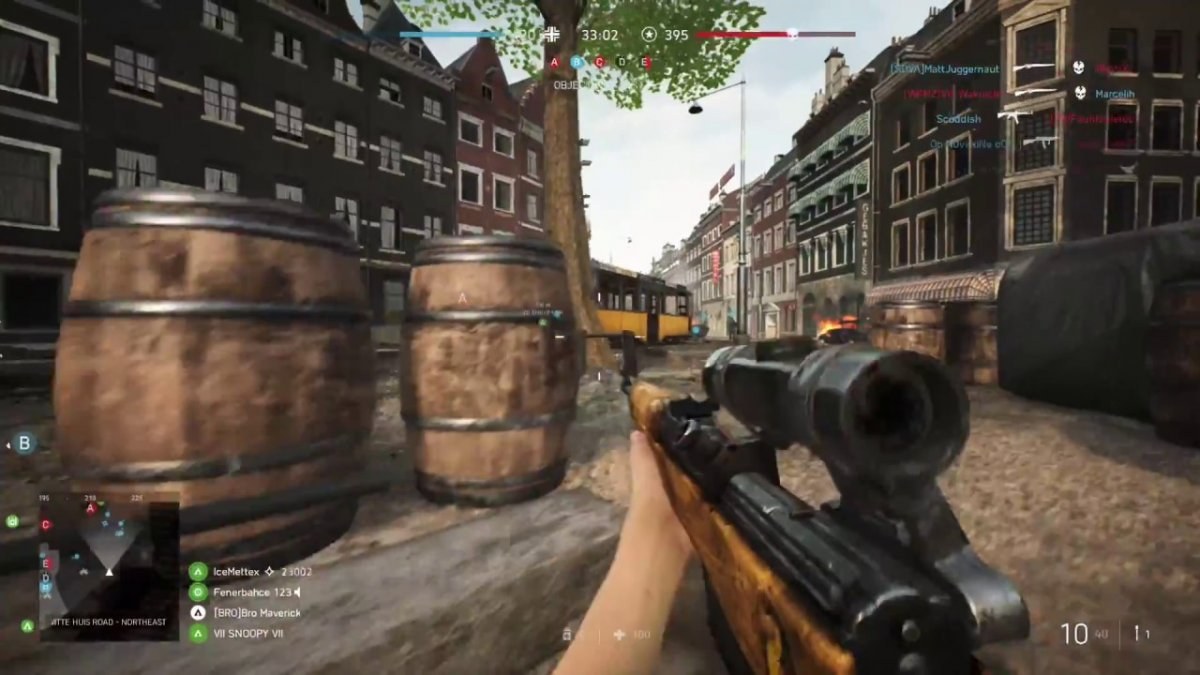The width and height of the screenshot is (1200, 675).
Task: Click objective E flag in top bar
Action: point(646,62)
